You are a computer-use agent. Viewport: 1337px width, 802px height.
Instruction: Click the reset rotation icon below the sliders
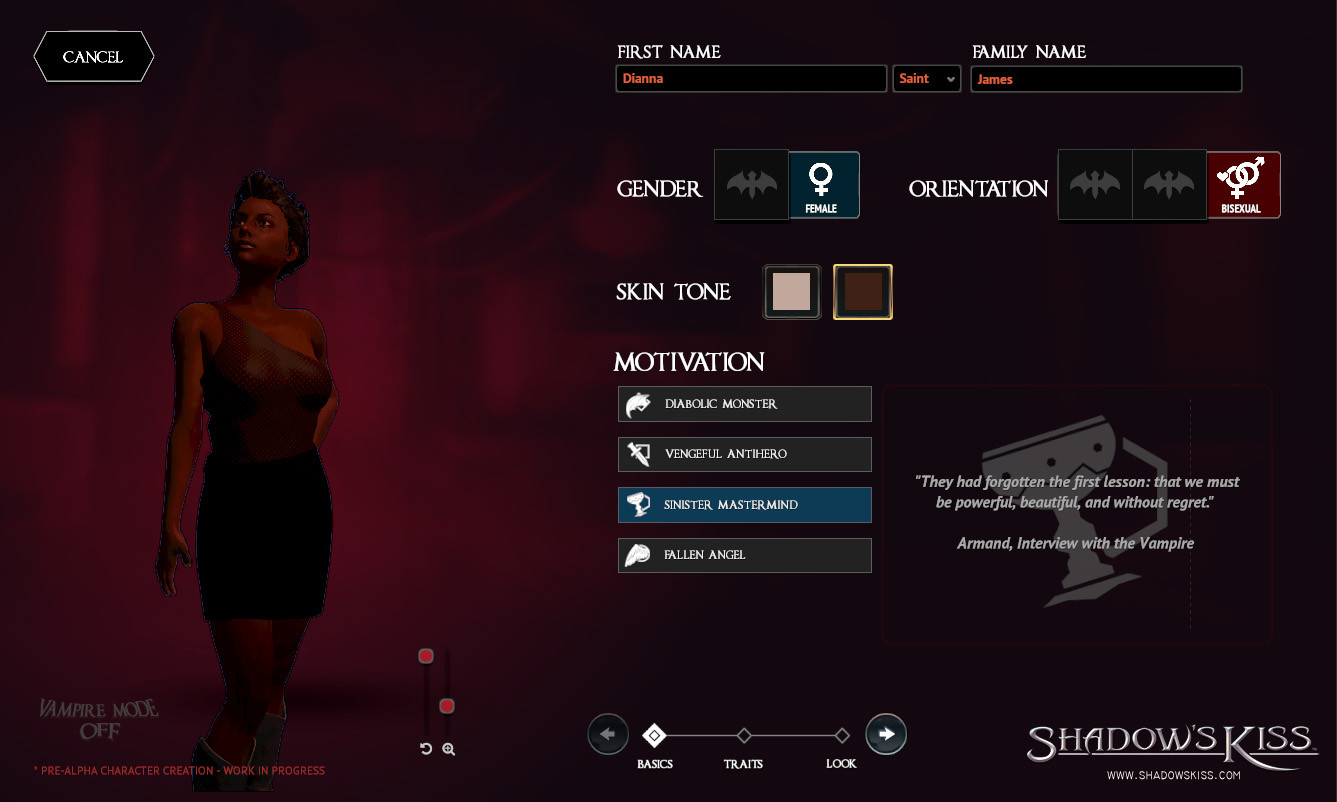click(424, 748)
